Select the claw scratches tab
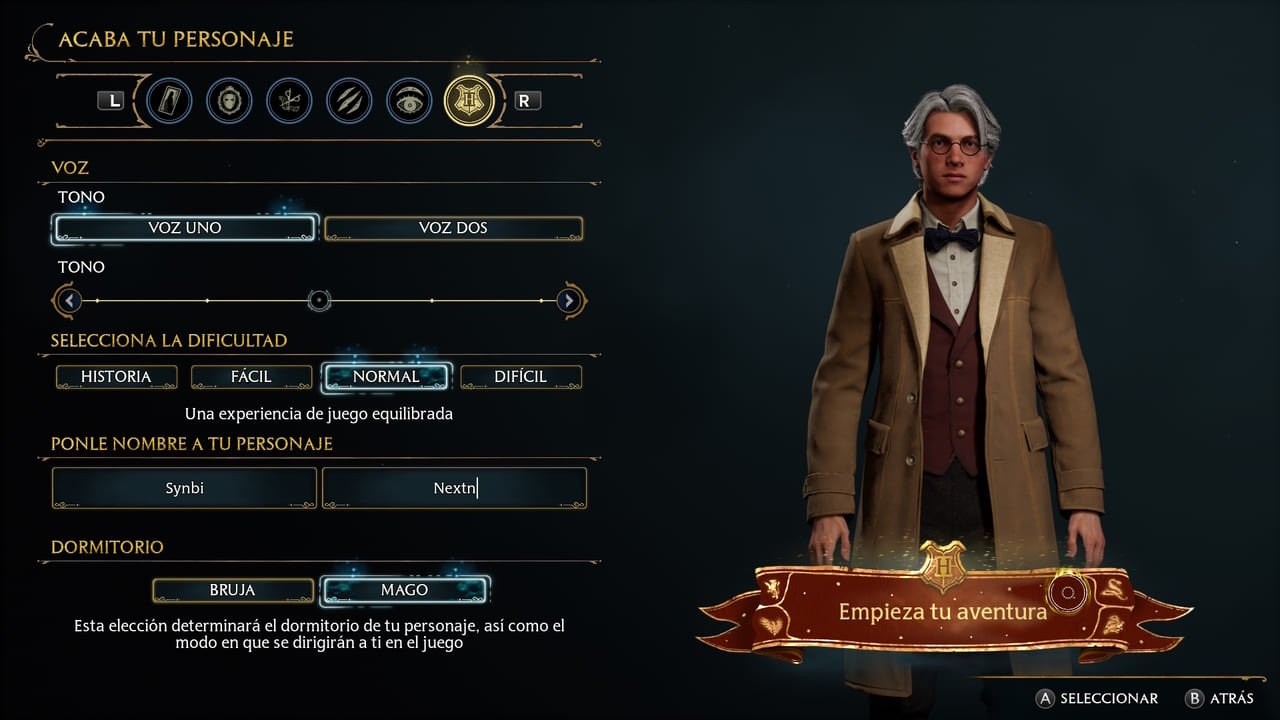 click(x=349, y=101)
